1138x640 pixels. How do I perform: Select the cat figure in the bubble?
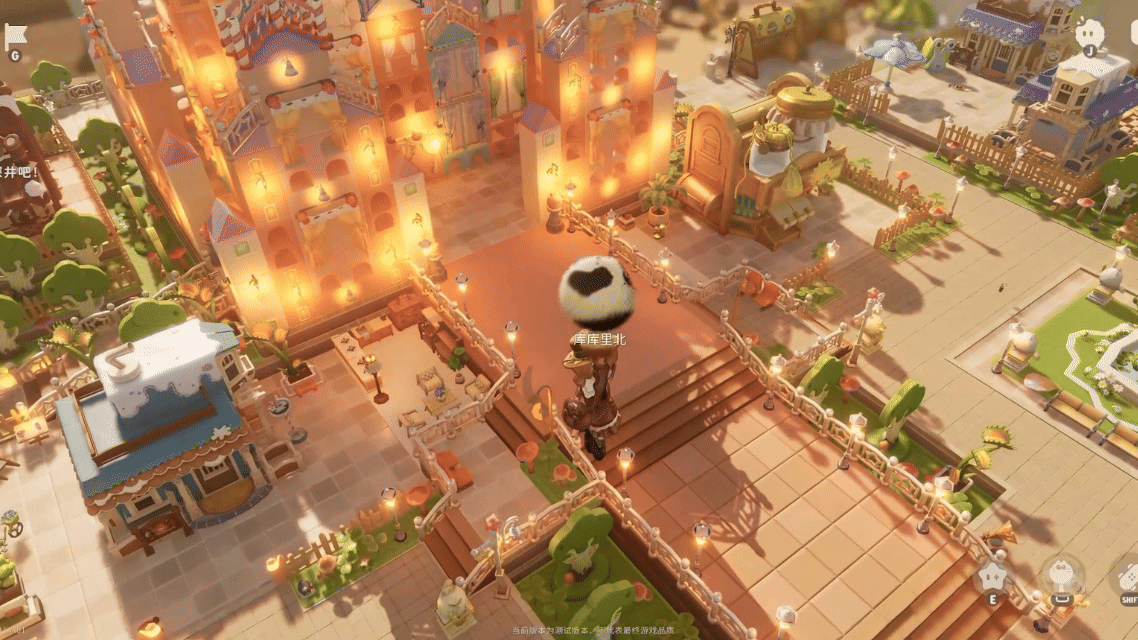point(1061,576)
